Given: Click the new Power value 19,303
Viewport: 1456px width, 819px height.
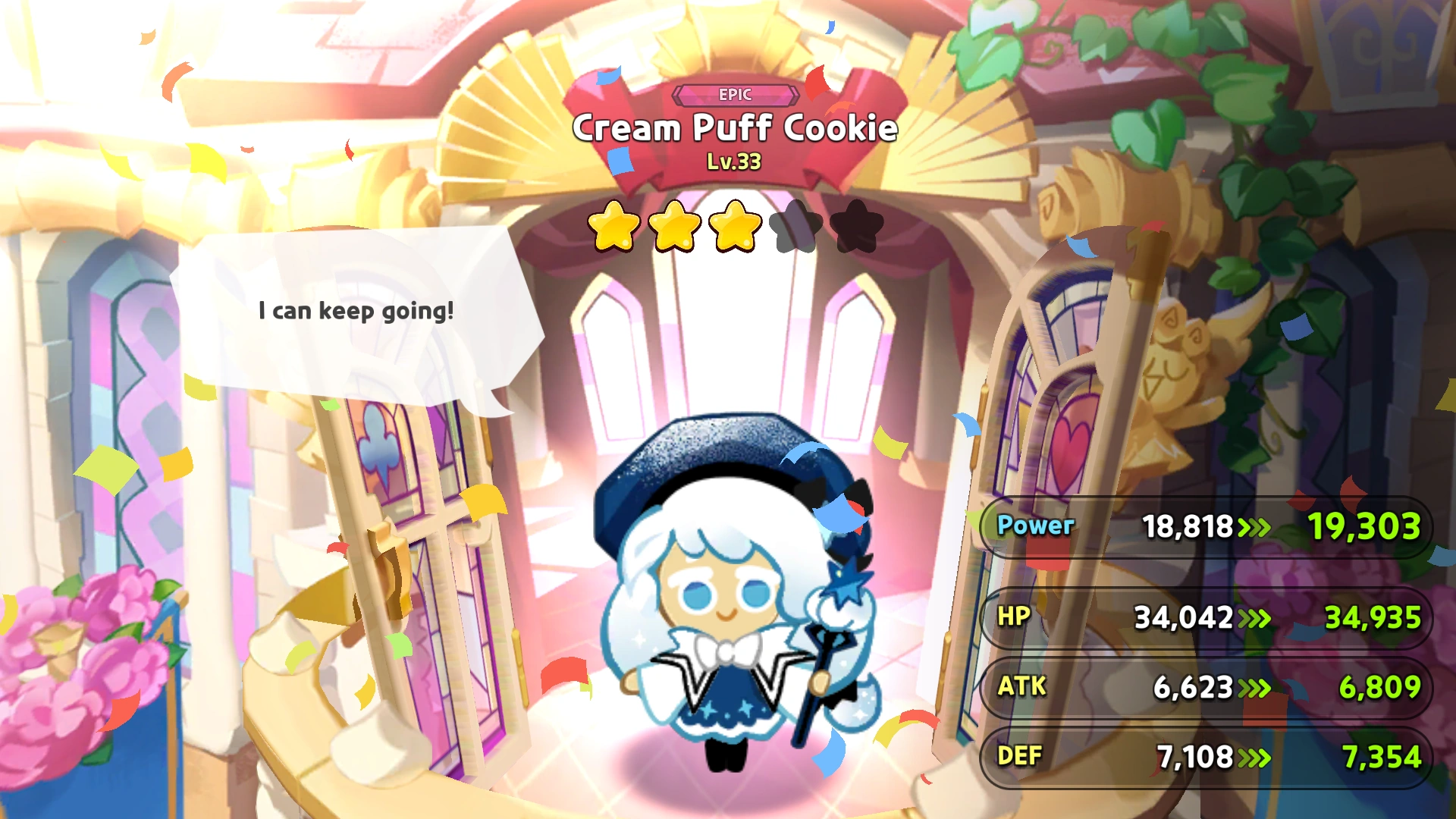Looking at the screenshot, I should (x=1363, y=526).
